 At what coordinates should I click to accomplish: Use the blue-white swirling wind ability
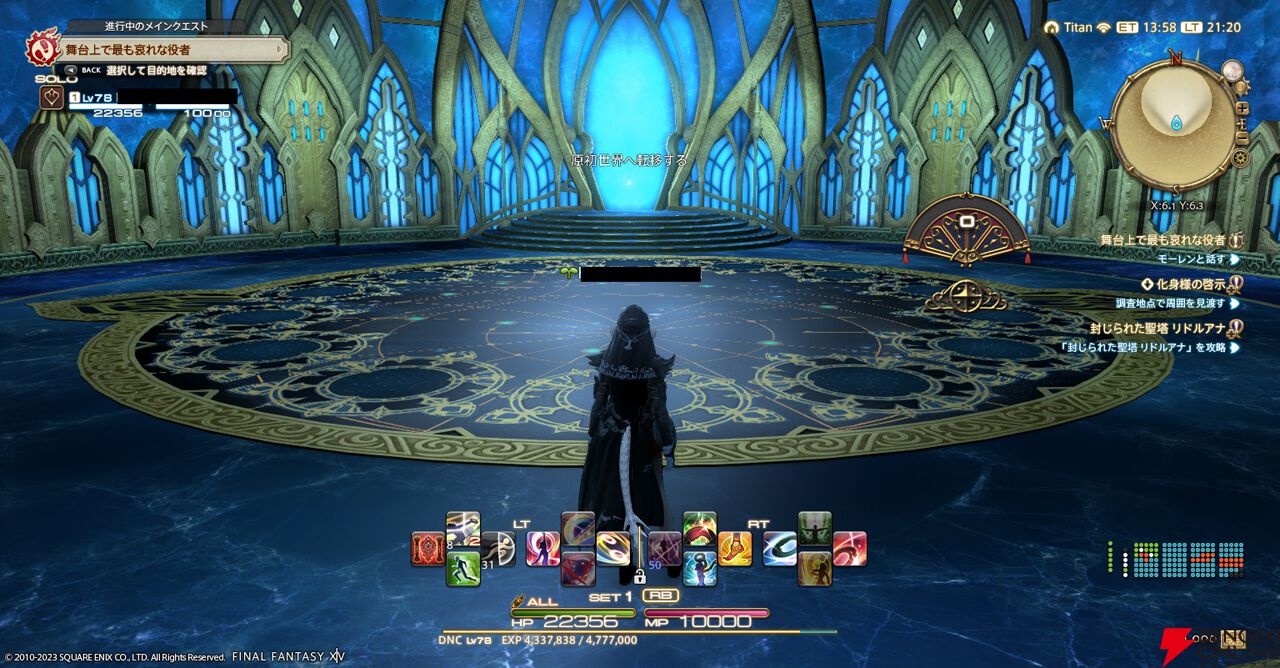780,548
